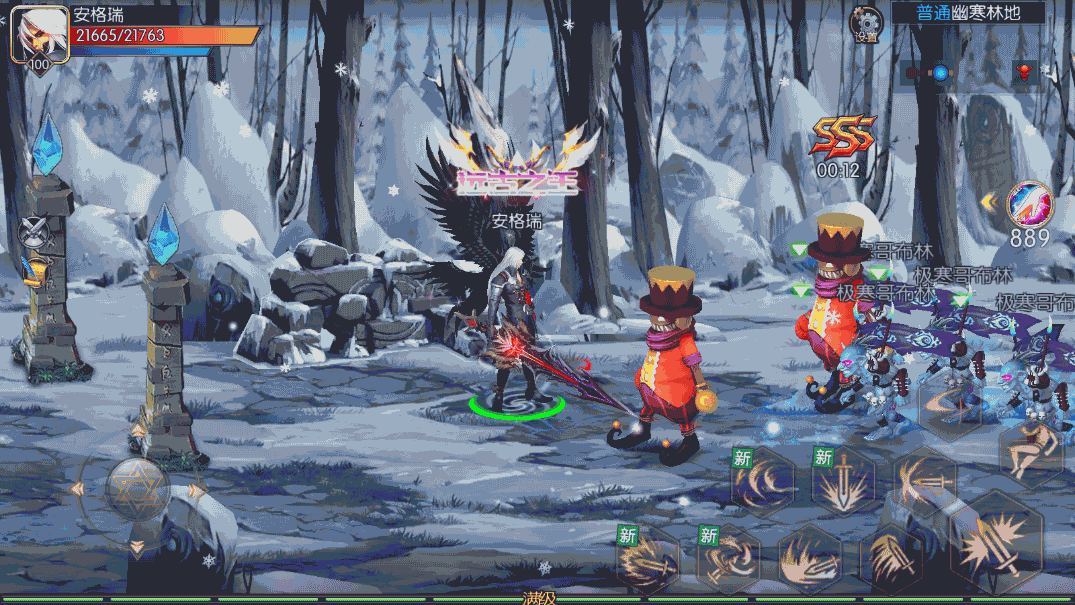
Task: Select the red boss room on minimap
Action: point(1023,73)
